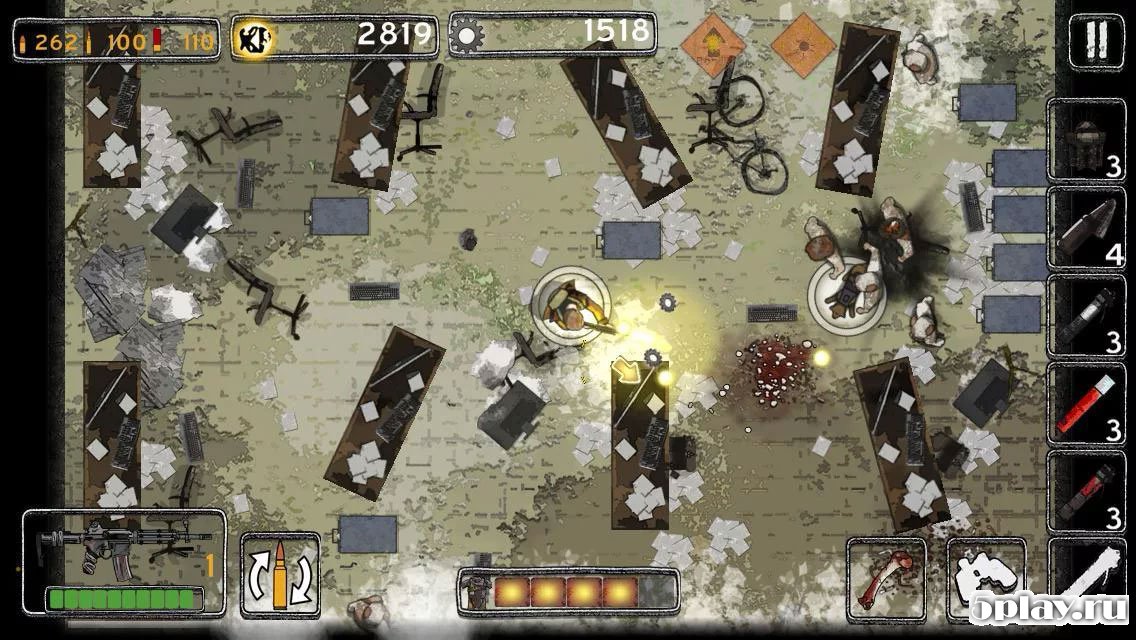Tap the white binoculars button
The image size is (1136, 640).
(985, 580)
